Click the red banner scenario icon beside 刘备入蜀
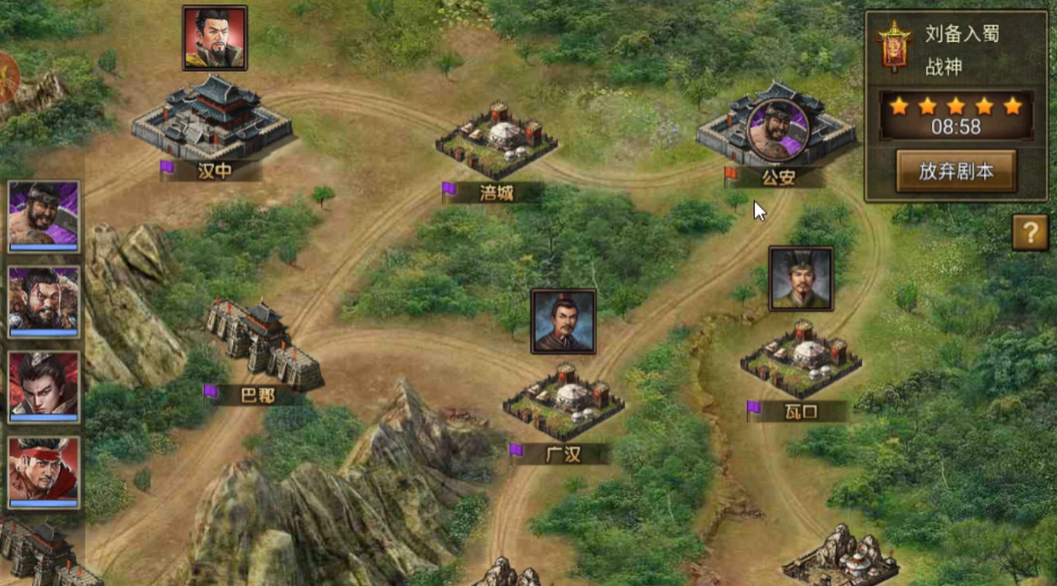1057x586 pixels. tap(892, 46)
